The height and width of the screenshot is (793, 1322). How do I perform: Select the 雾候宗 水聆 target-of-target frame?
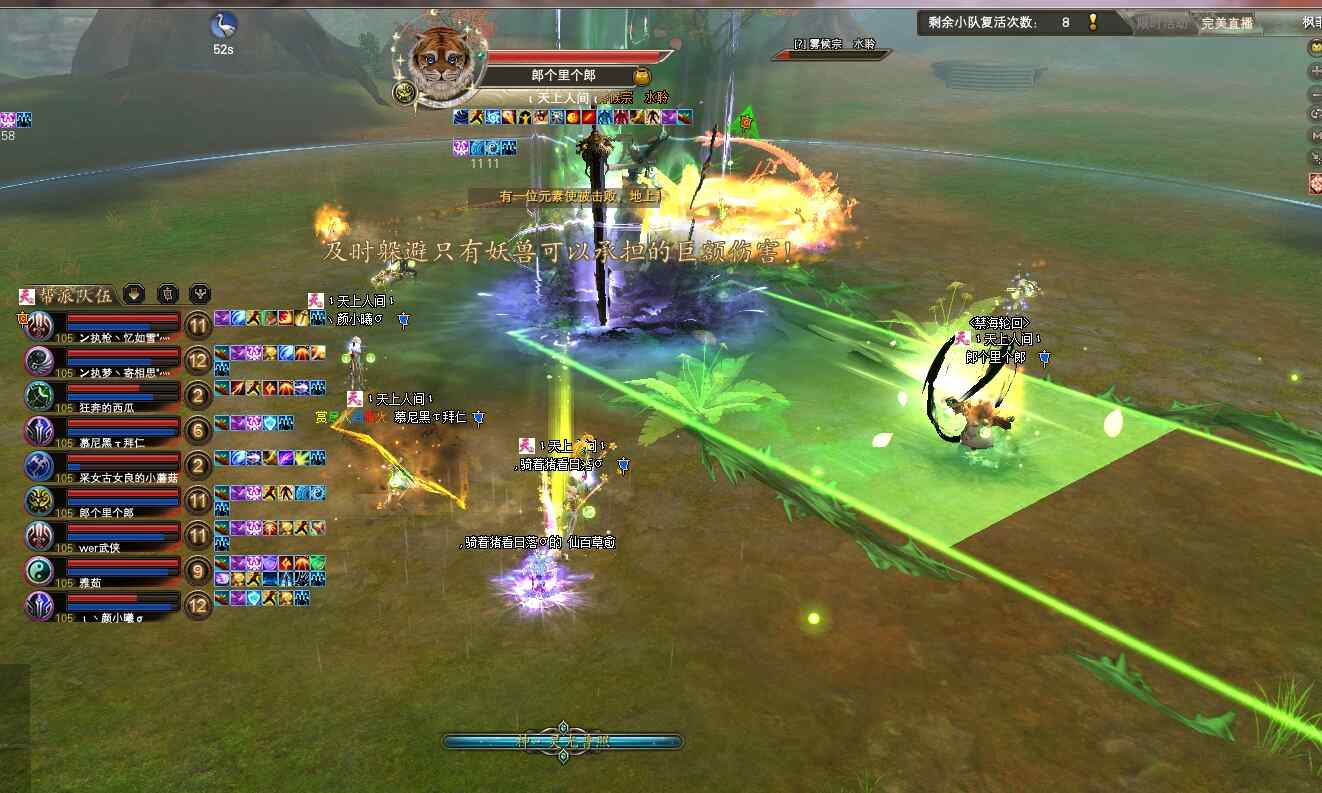[832, 50]
